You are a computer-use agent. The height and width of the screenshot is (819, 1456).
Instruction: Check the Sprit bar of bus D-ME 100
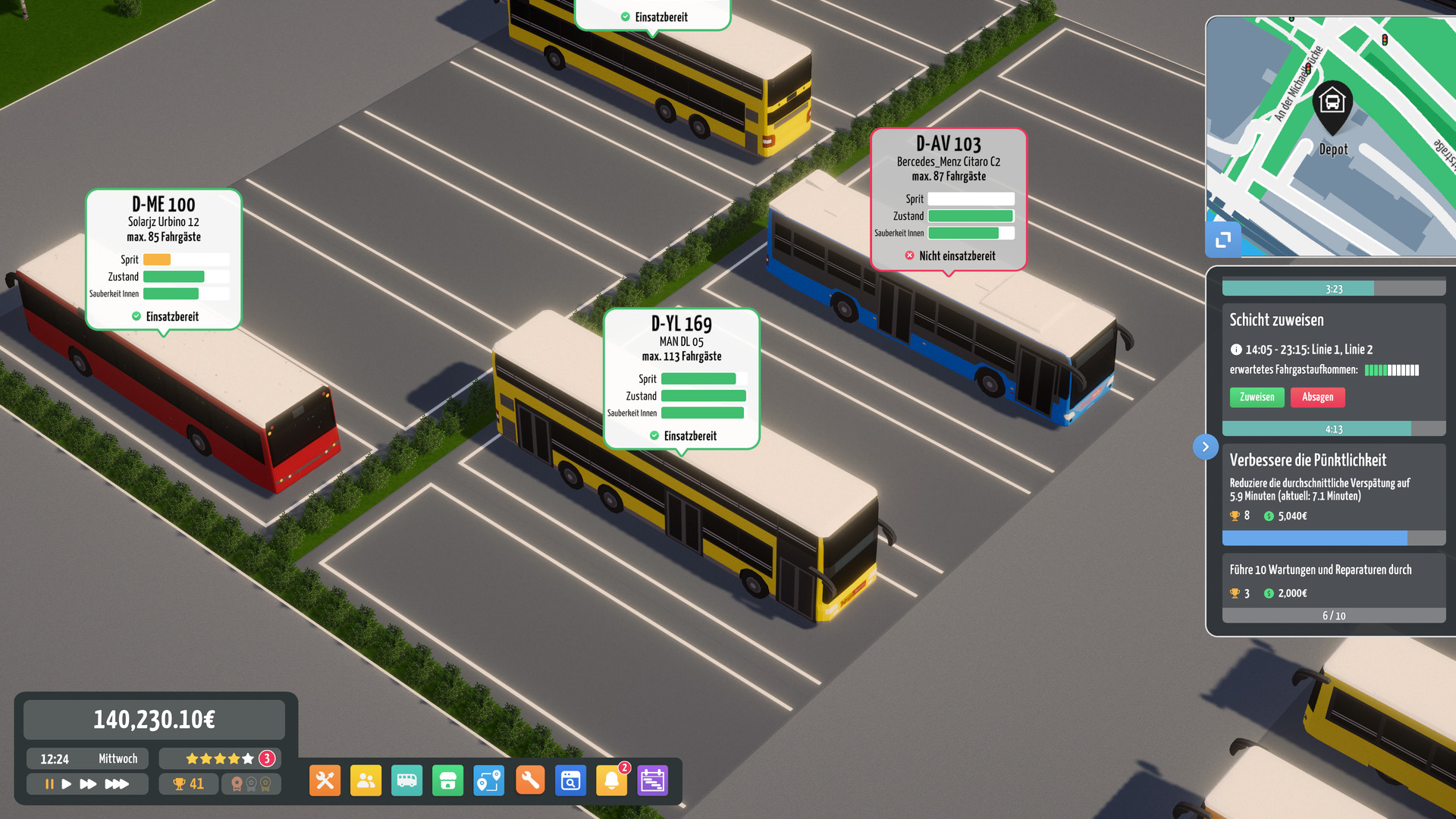click(x=187, y=259)
